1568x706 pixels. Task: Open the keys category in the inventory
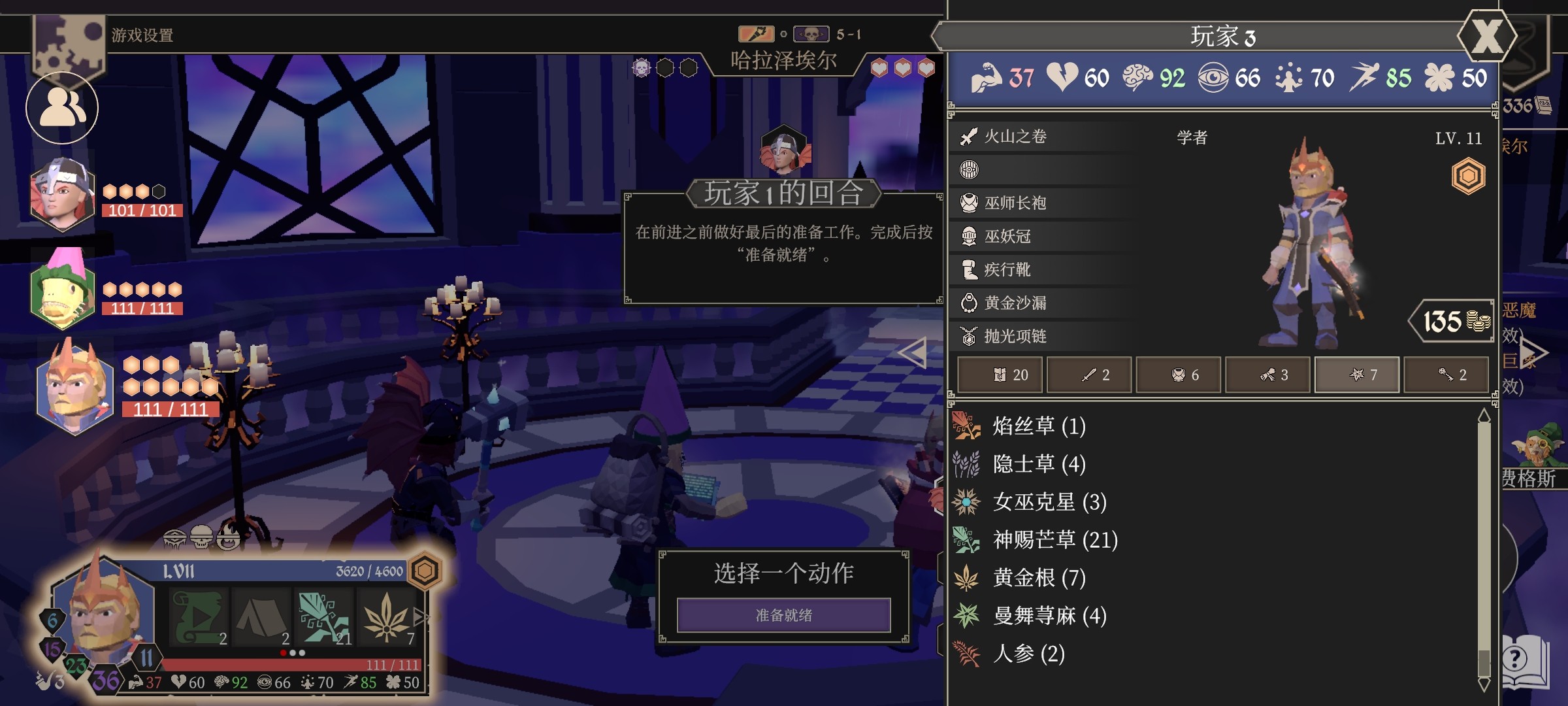point(1446,375)
